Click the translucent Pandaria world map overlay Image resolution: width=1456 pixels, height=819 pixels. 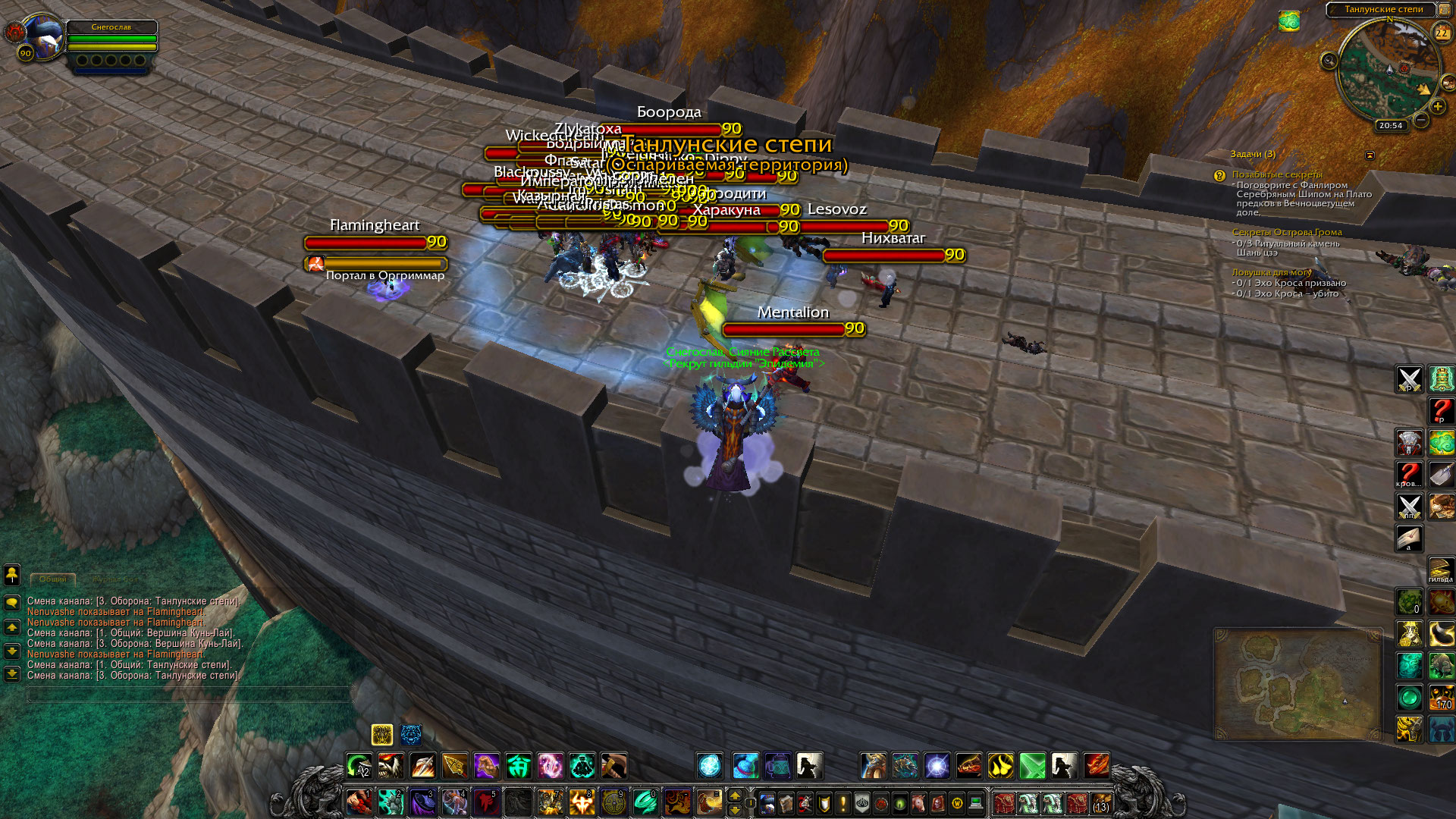point(1297,684)
